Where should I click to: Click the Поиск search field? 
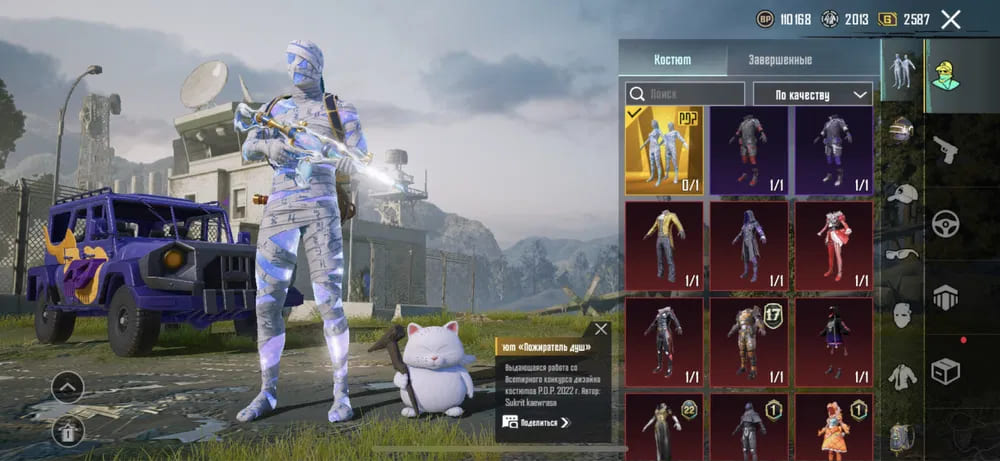click(685, 94)
